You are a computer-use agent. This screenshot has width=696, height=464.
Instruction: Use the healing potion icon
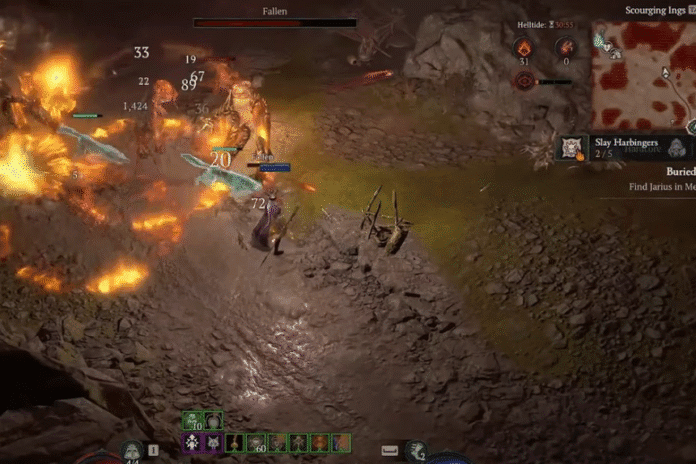133,453
